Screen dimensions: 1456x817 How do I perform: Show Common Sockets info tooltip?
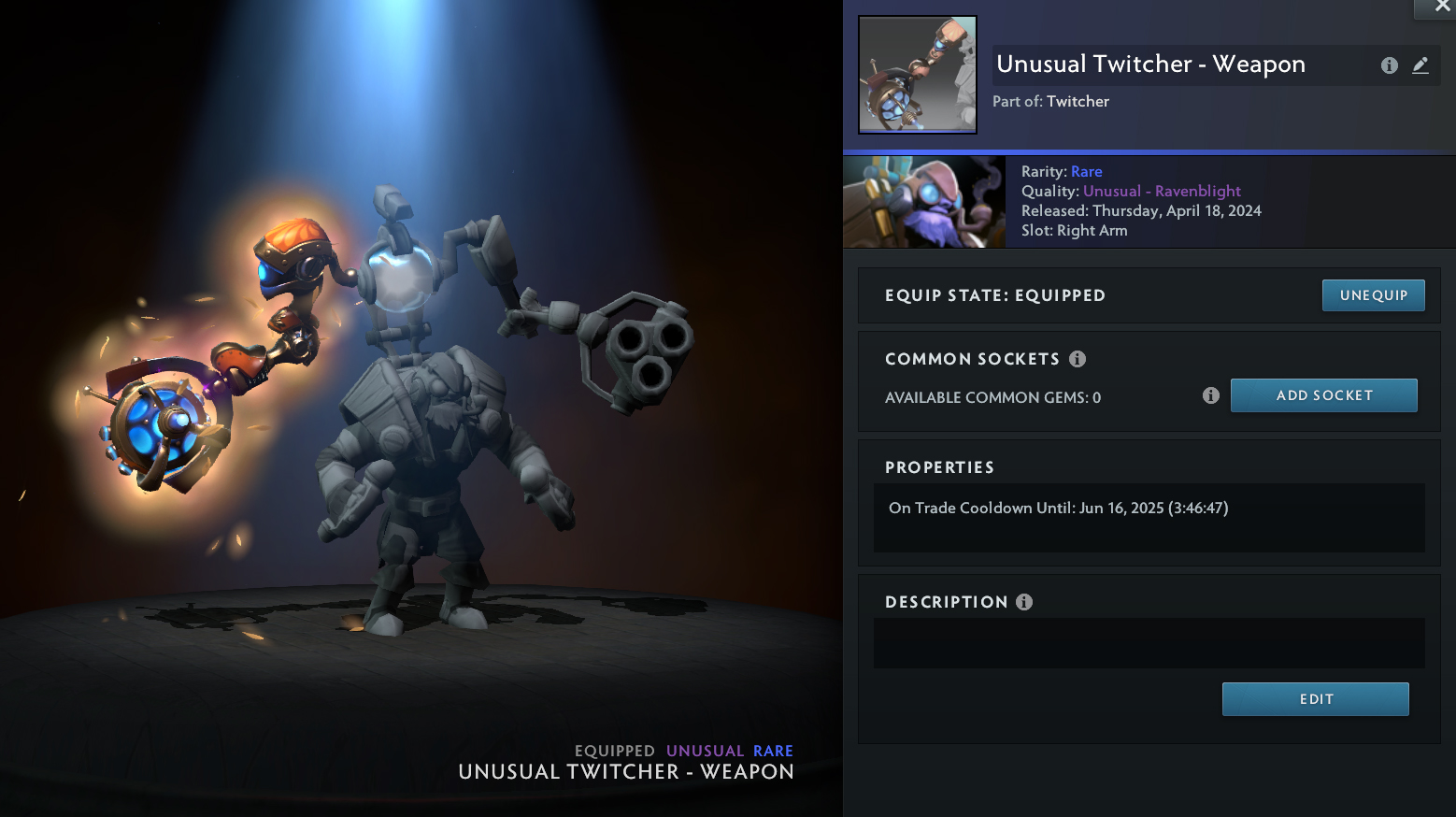click(x=1078, y=359)
